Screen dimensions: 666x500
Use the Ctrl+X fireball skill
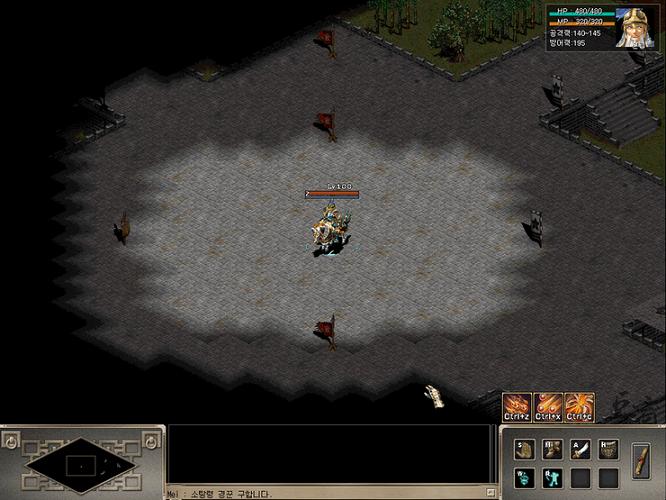point(548,406)
